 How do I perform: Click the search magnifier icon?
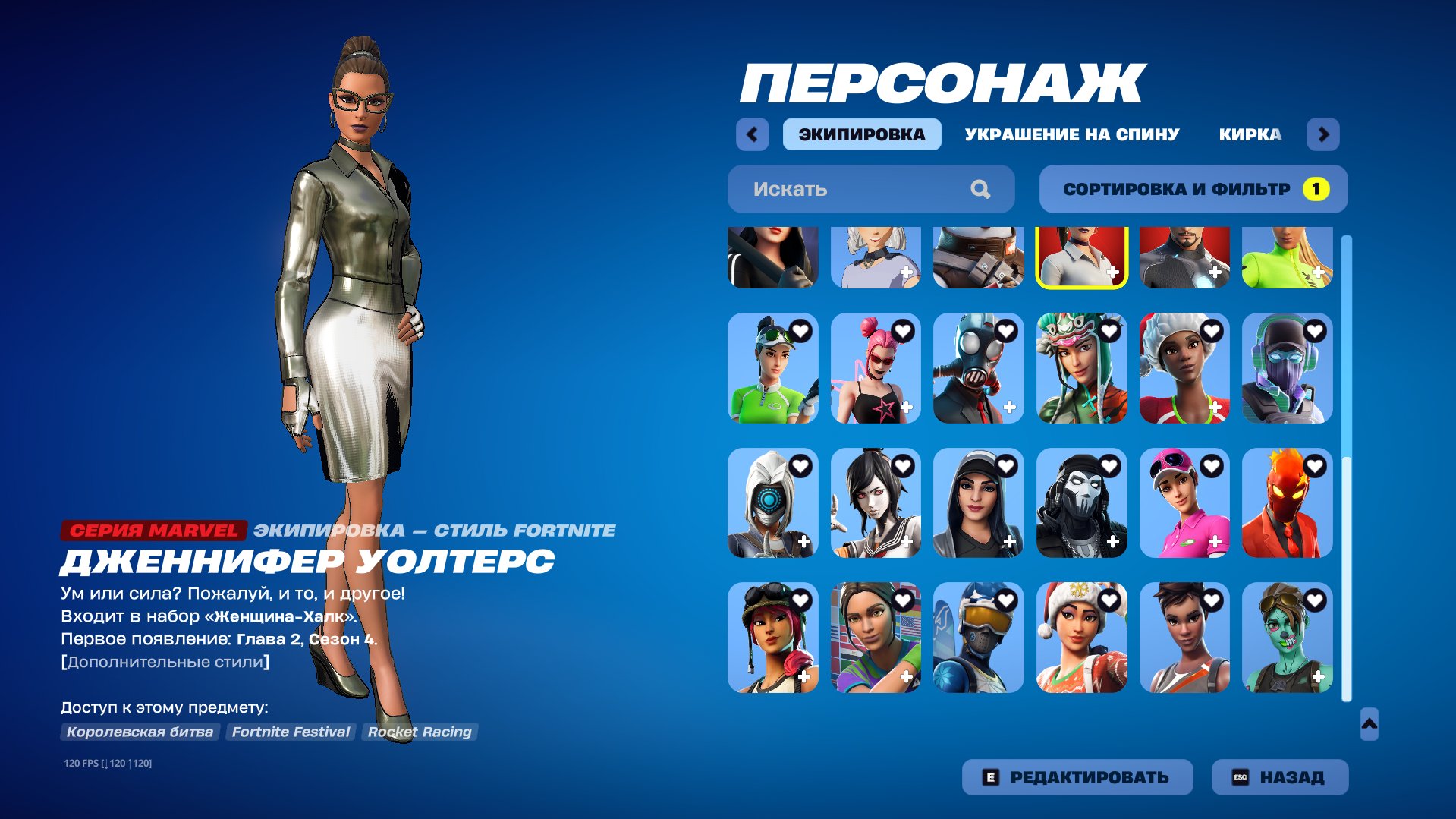pos(983,188)
